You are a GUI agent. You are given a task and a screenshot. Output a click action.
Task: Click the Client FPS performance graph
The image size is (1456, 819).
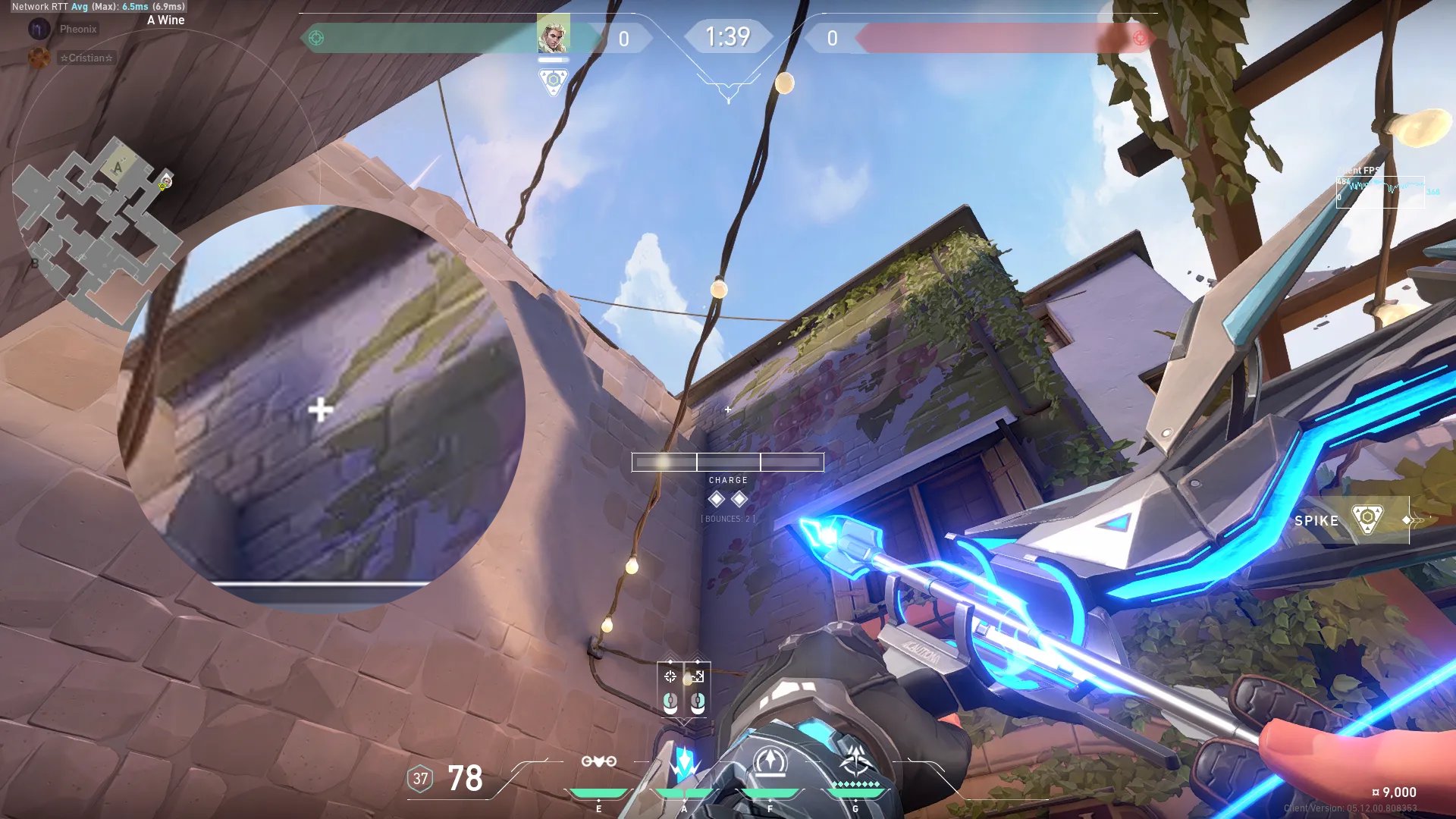point(1380,190)
